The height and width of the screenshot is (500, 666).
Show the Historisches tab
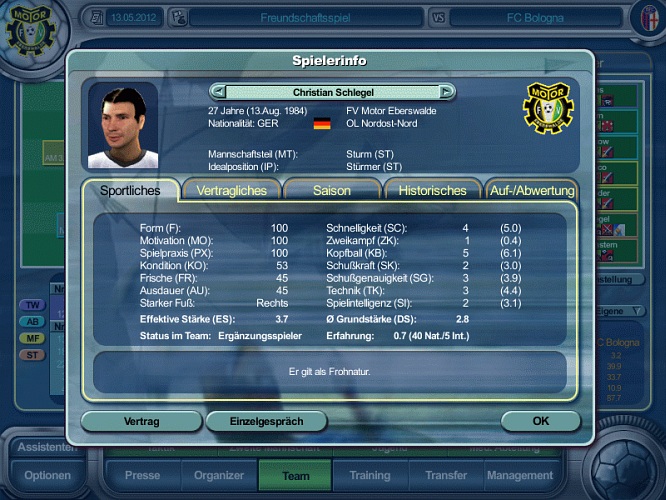coord(432,190)
